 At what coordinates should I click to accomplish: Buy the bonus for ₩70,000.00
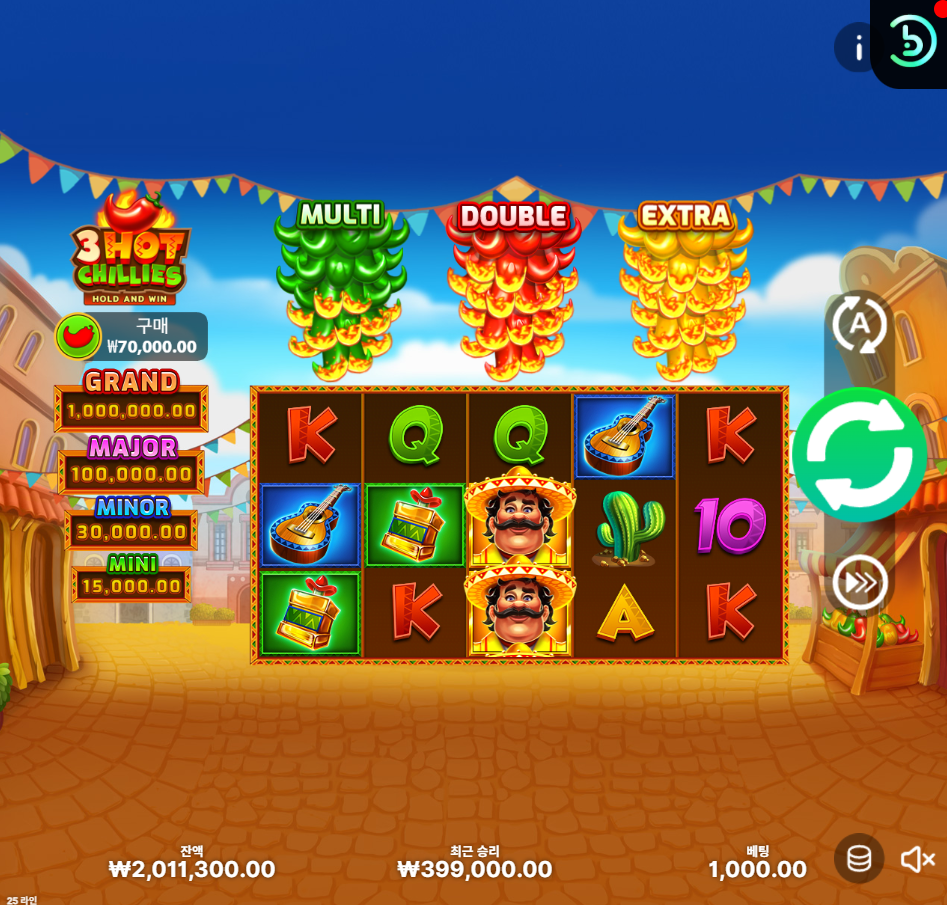(131, 337)
